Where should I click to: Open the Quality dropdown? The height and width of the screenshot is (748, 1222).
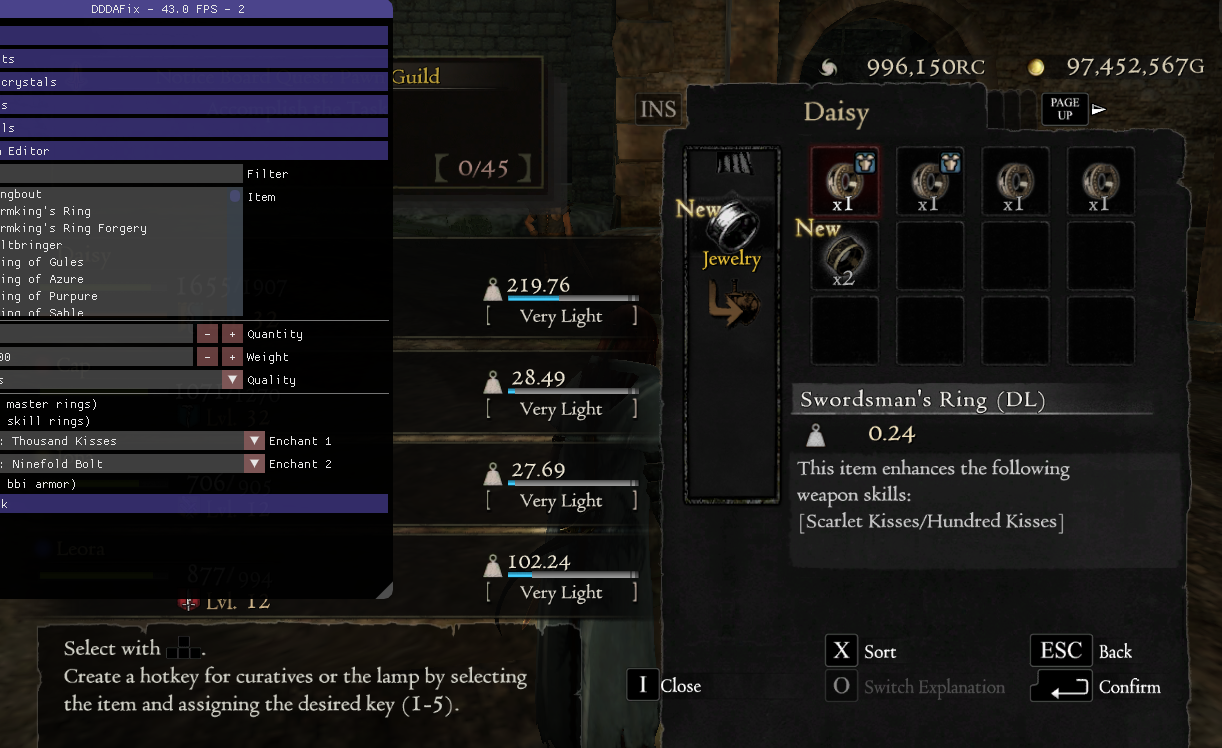coord(232,380)
